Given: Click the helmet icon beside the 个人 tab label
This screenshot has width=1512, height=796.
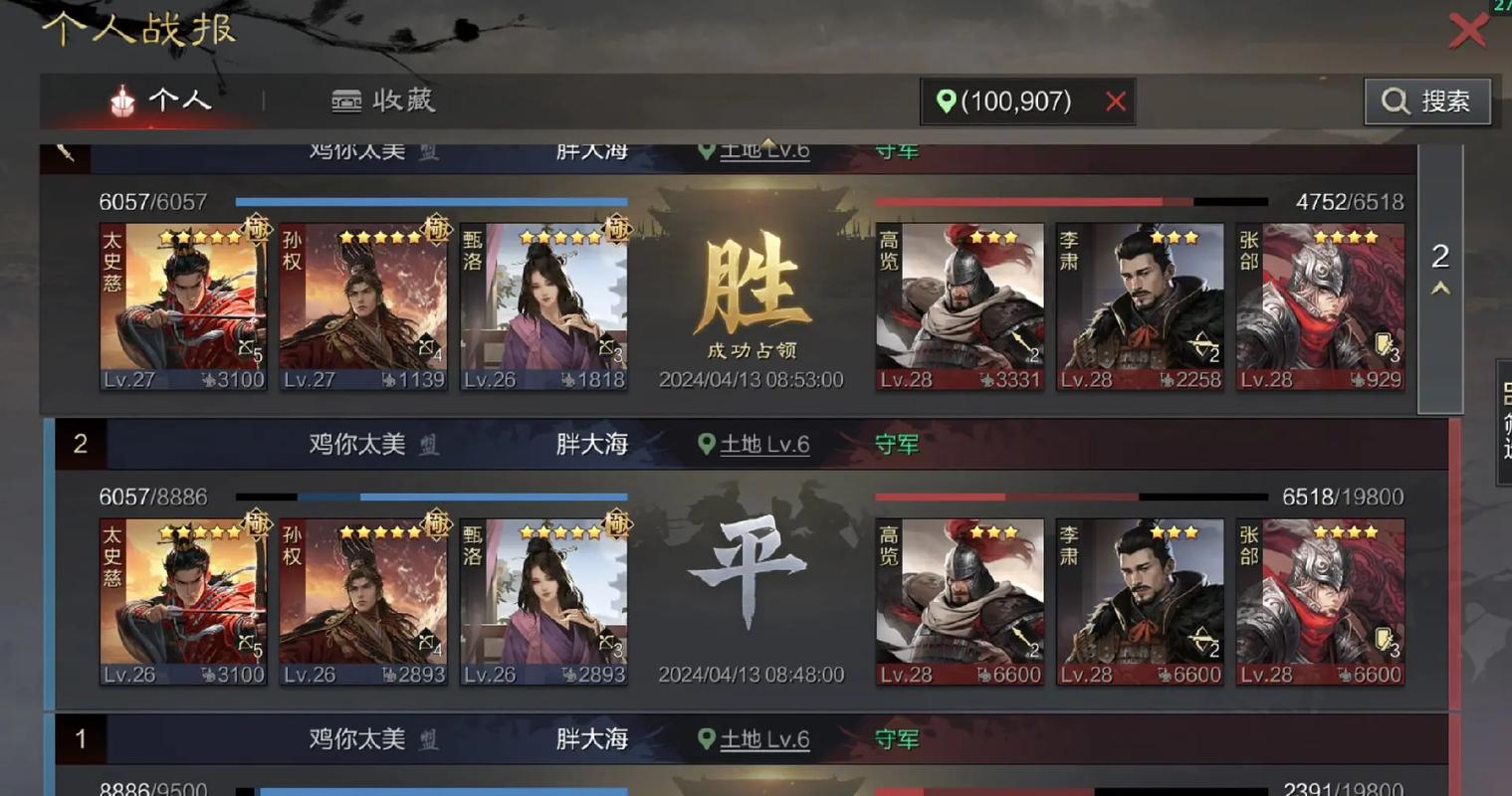Looking at the screenshot, I should pos(120,100).
